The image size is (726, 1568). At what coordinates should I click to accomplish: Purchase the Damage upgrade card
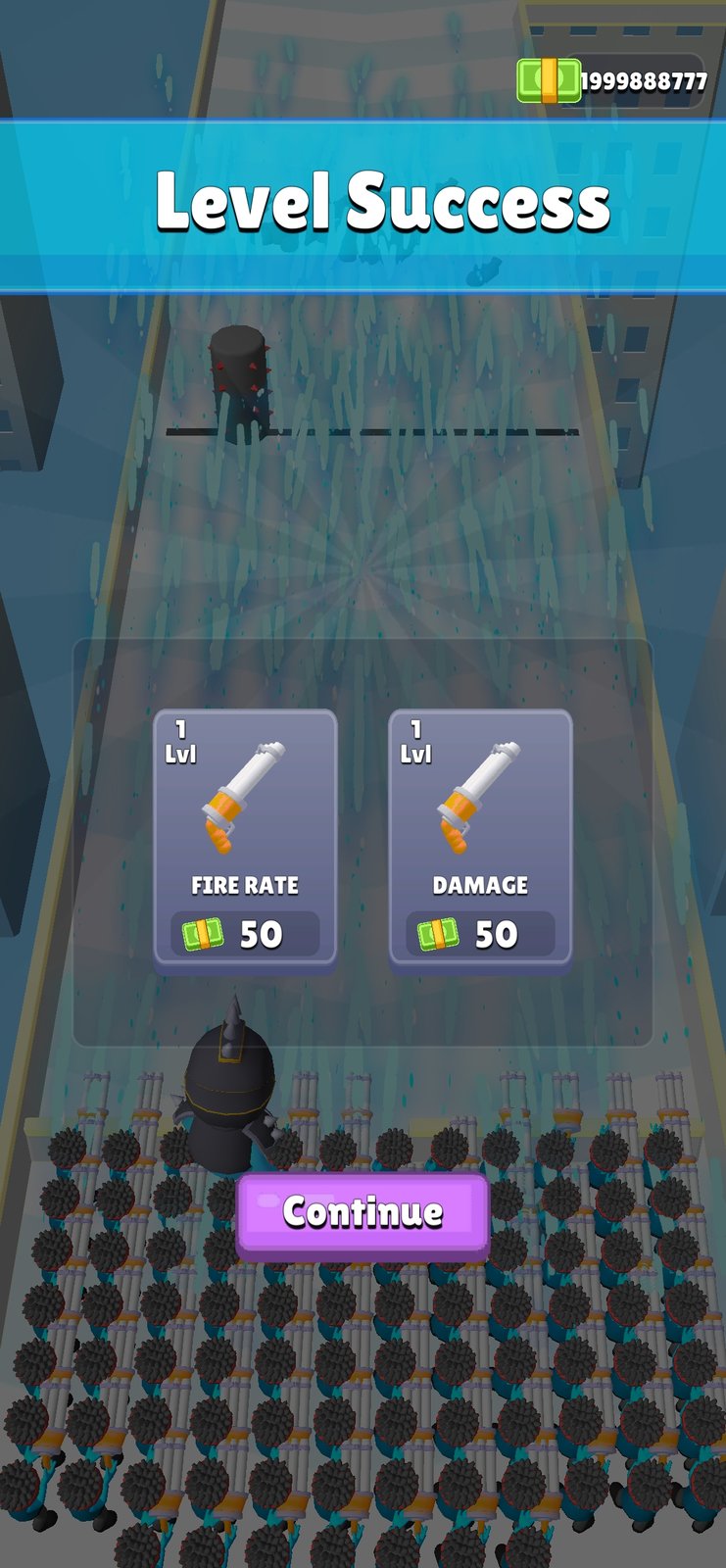[480, 838]
